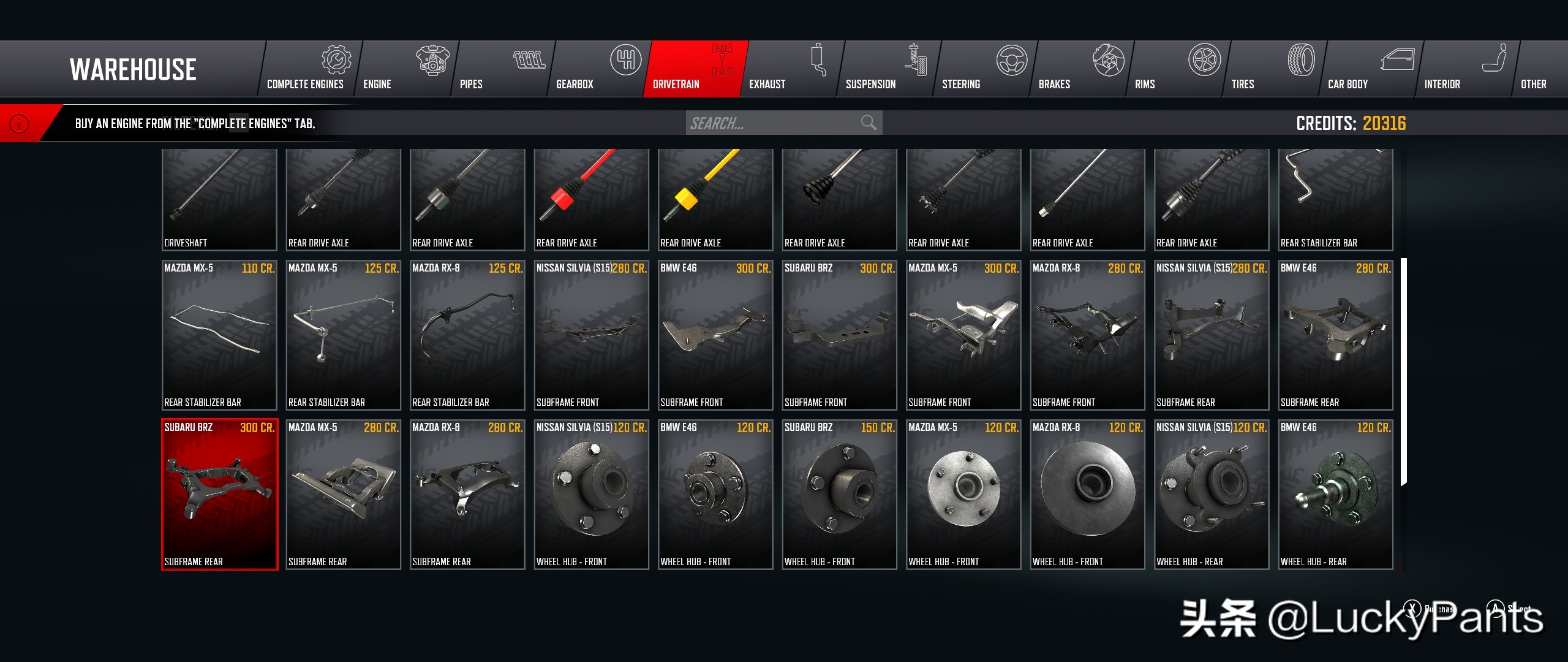1568x662 pixels.
Task: Switch to the Car Body tab
Action: pos(1370,69)
